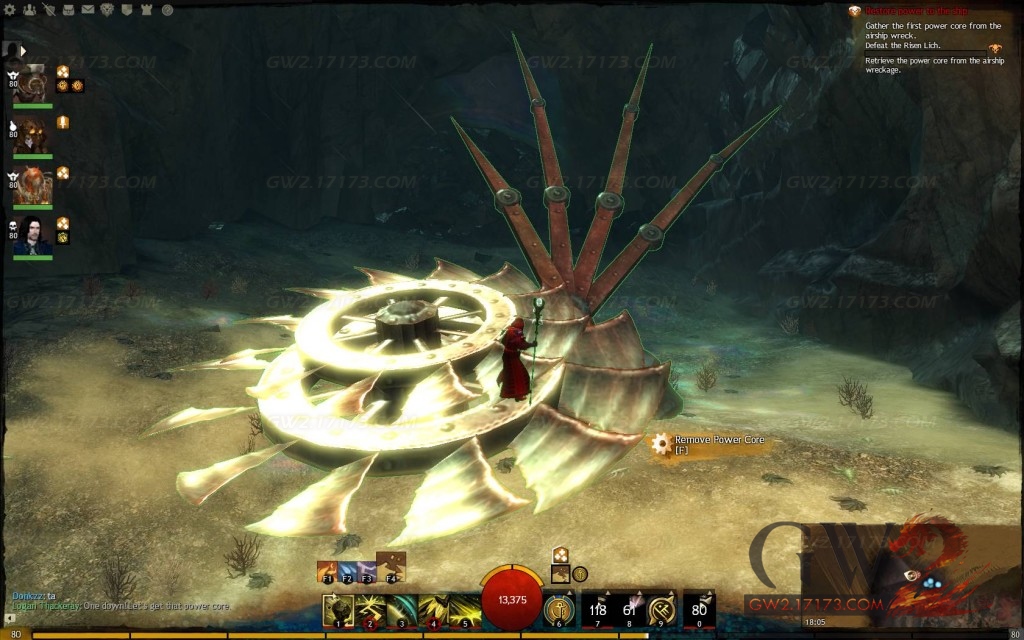
Task: Use the healing skill in slot 6
Action: 559,610
